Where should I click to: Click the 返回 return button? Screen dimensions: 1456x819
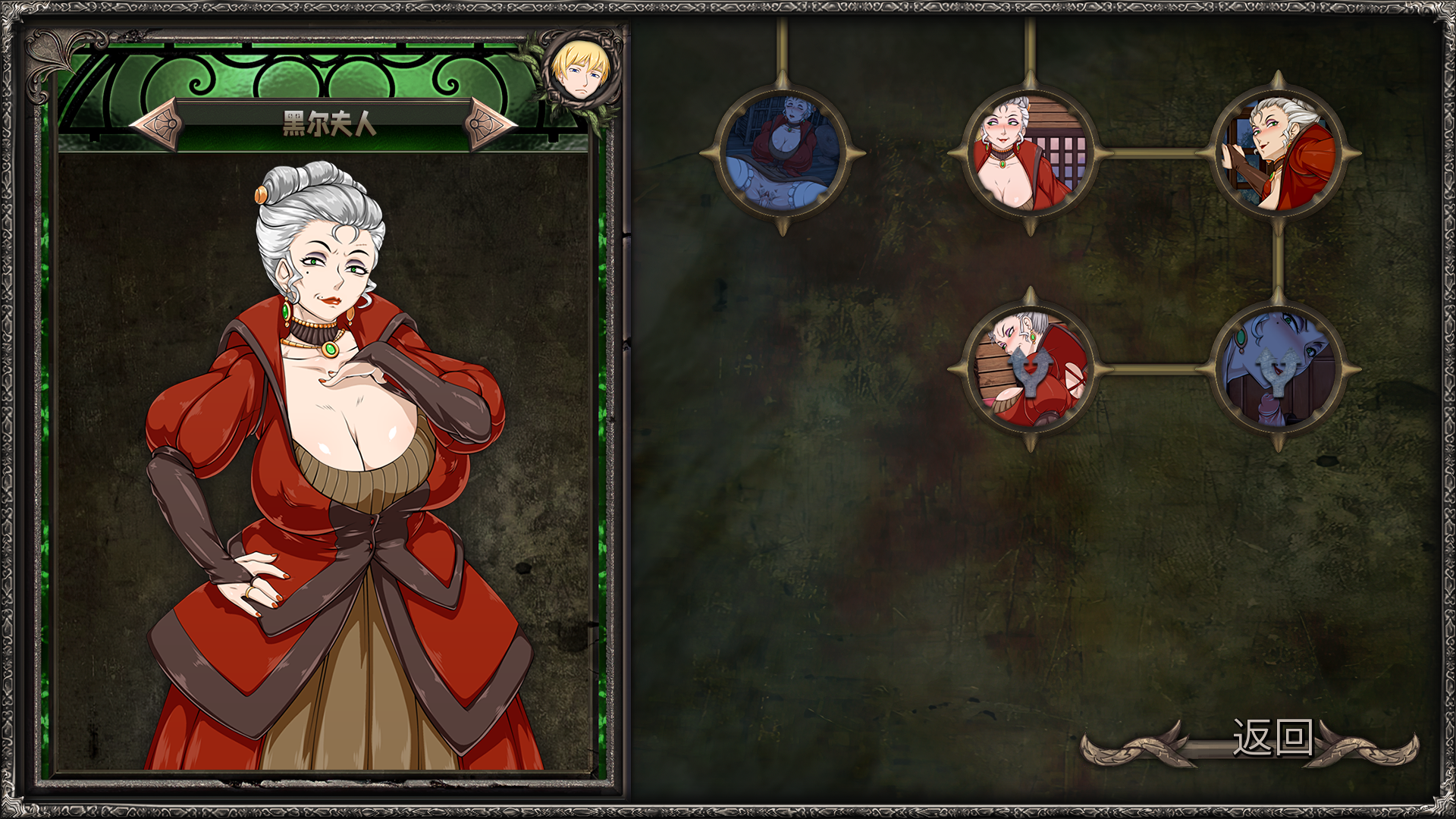tap(1272, 738)
